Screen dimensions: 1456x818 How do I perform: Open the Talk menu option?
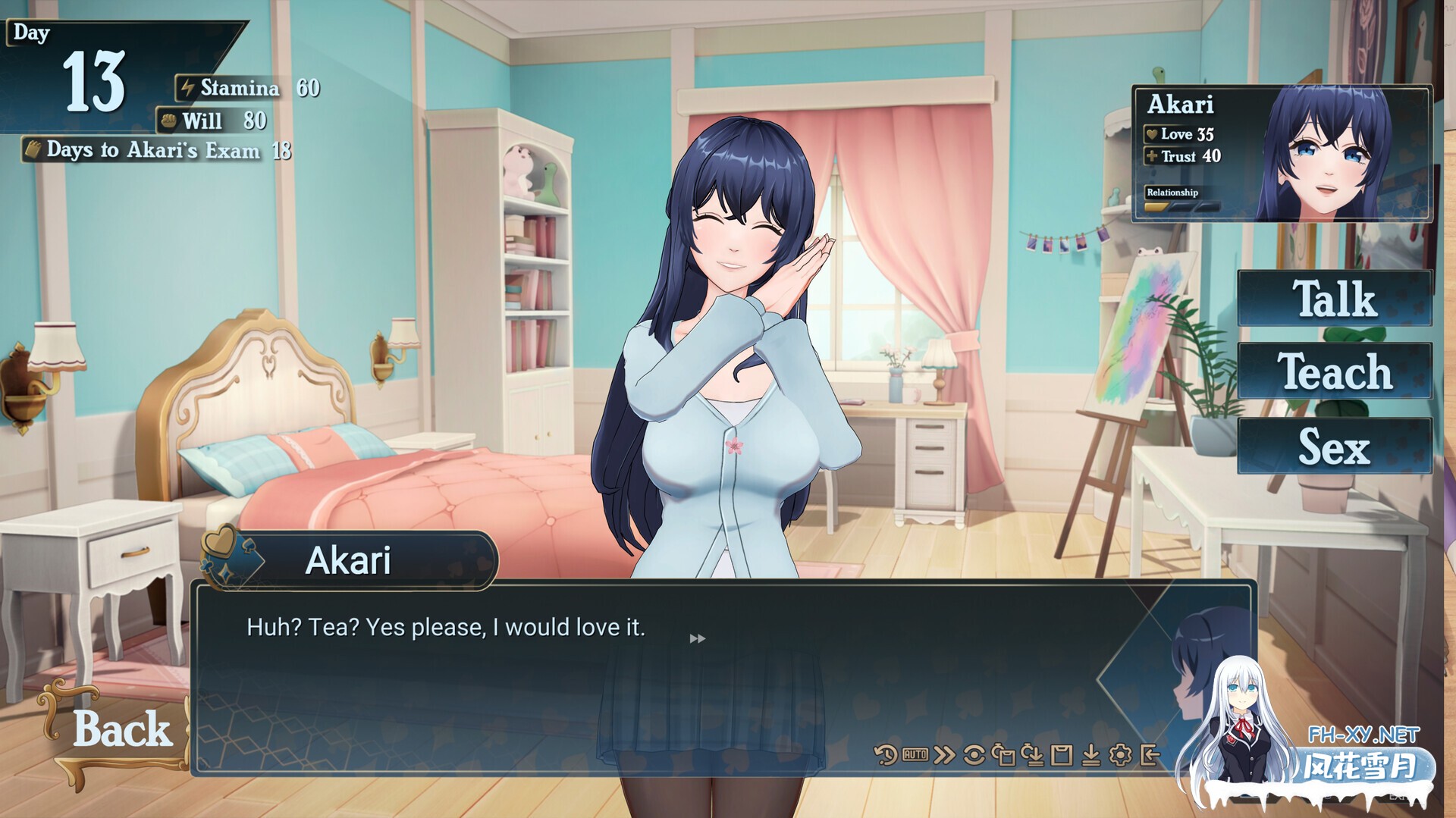pyautogui.click(x=1333, y=299)
